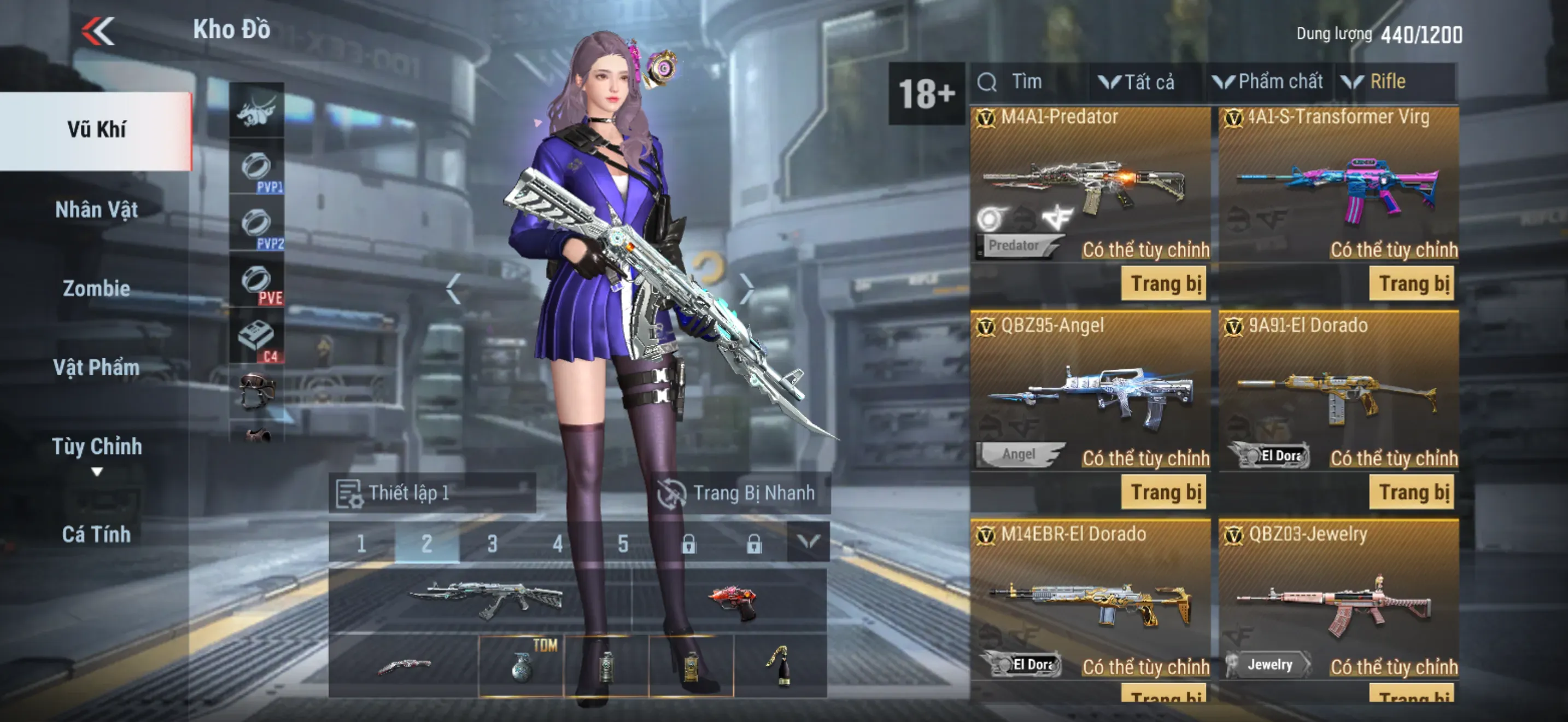Open the Vũ Khí weapons tab
1568x722 pixels.
[96, 130]
